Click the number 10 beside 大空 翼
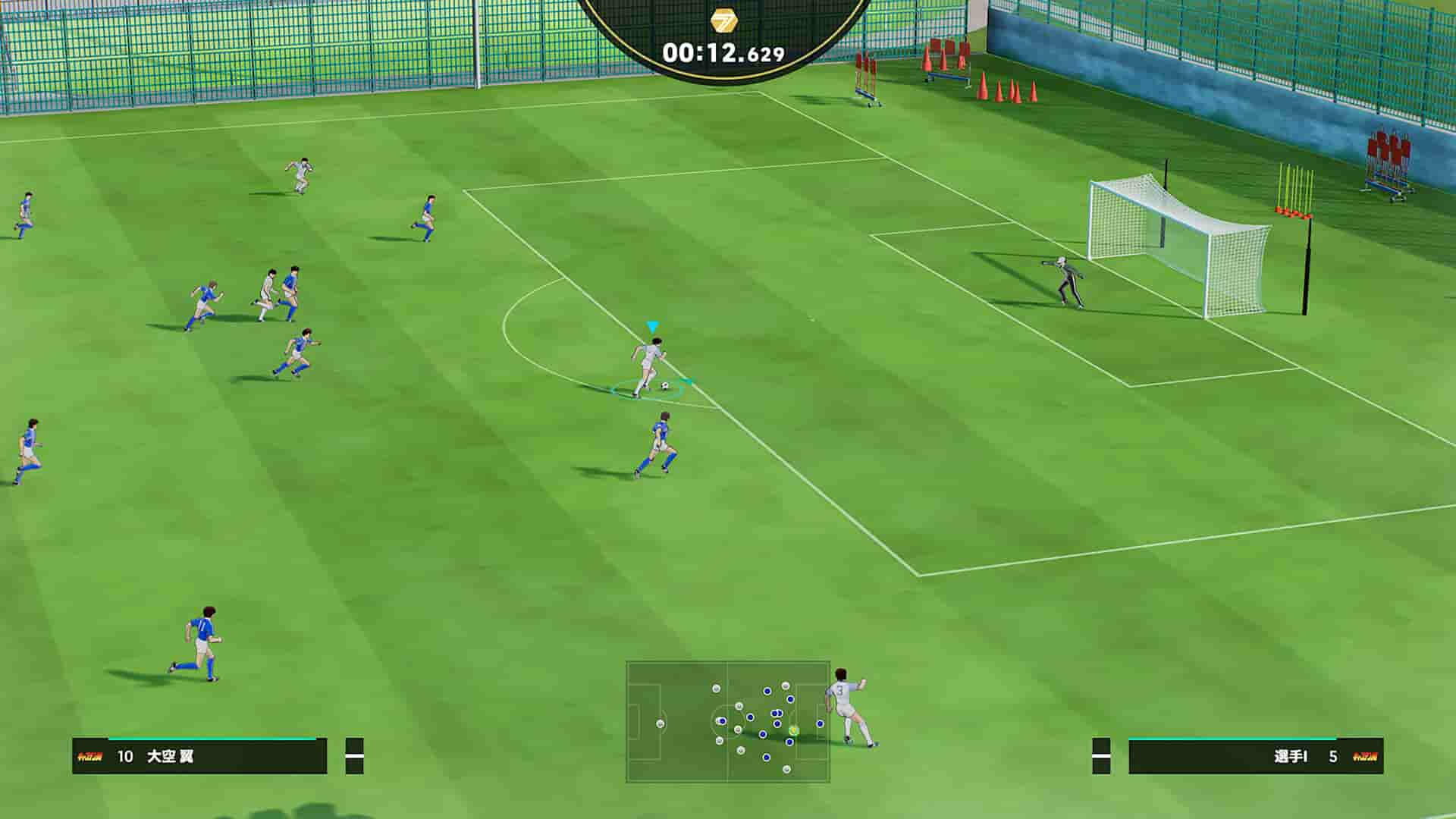 coord(126,755)
